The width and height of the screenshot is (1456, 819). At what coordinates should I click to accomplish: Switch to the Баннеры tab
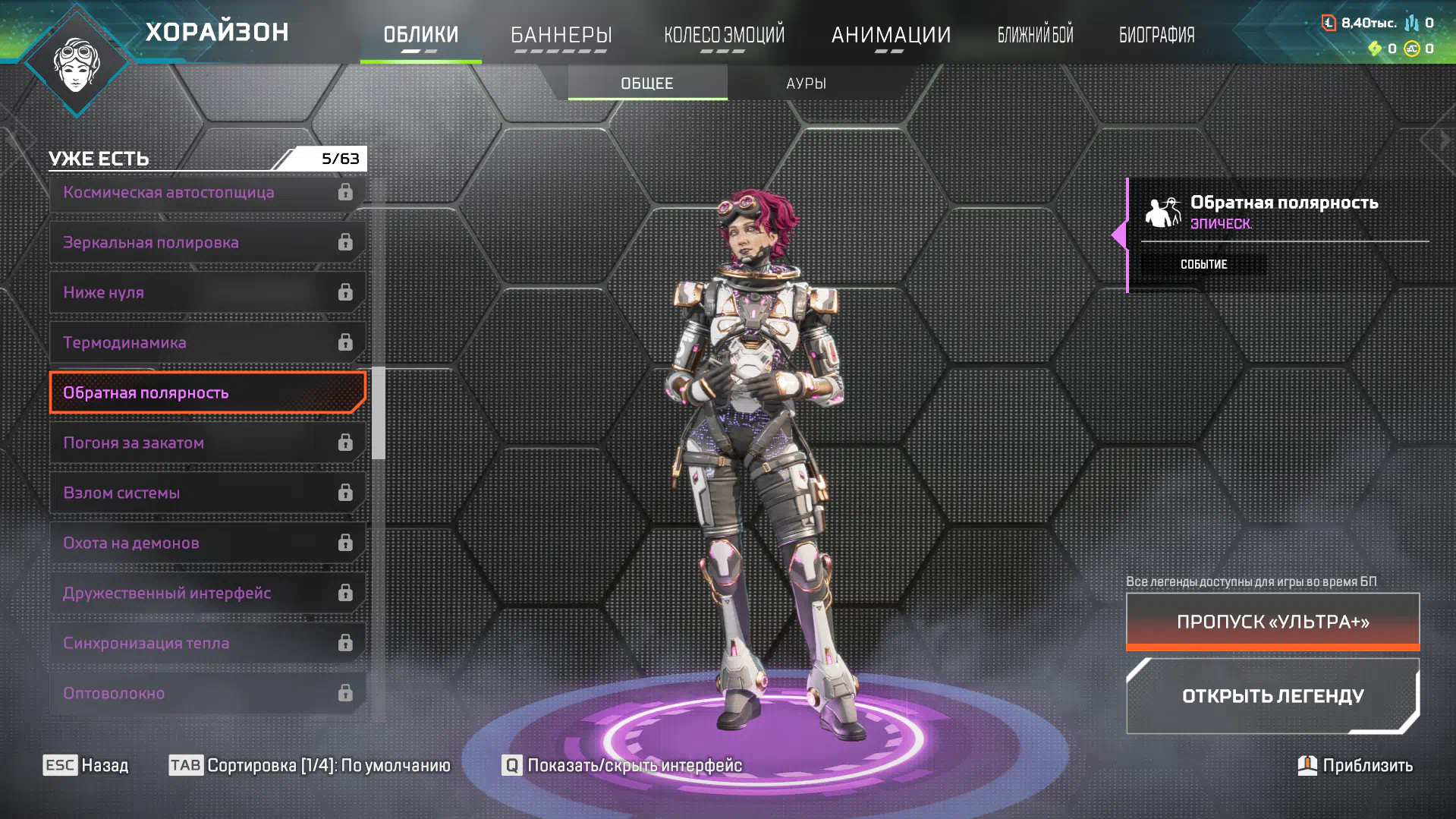coord(561,35)
